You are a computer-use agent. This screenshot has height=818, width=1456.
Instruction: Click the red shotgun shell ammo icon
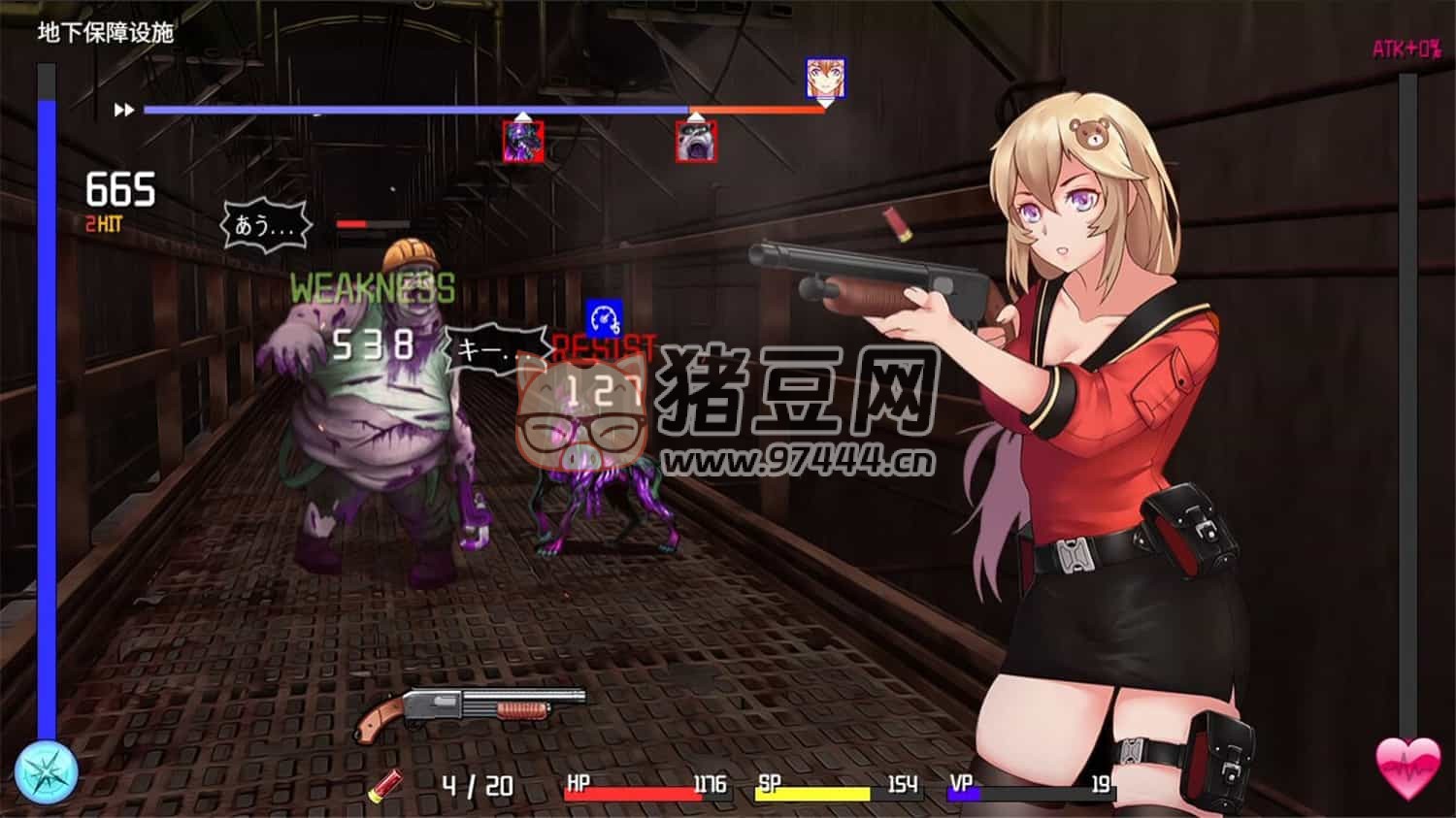click(x=386, y=784)
